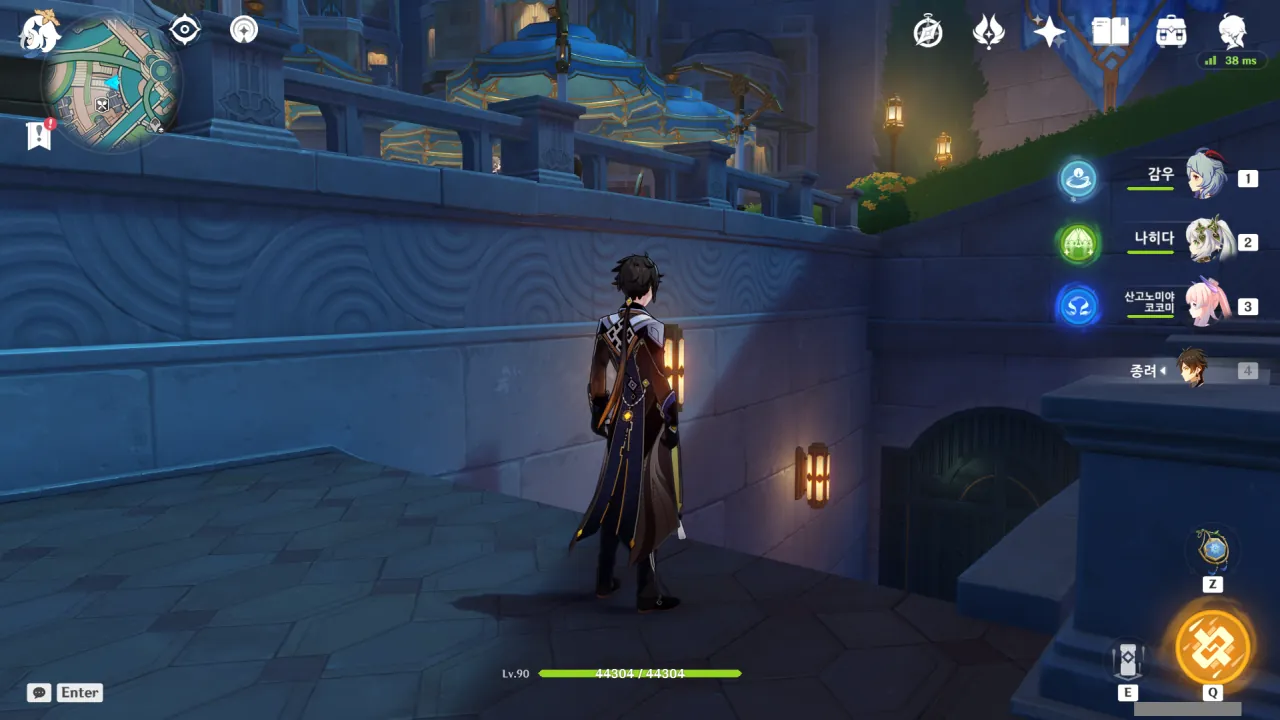Open the adventurer handbook book icon
This screenshot has width=1280, height=720.
tap(1110, 32)
